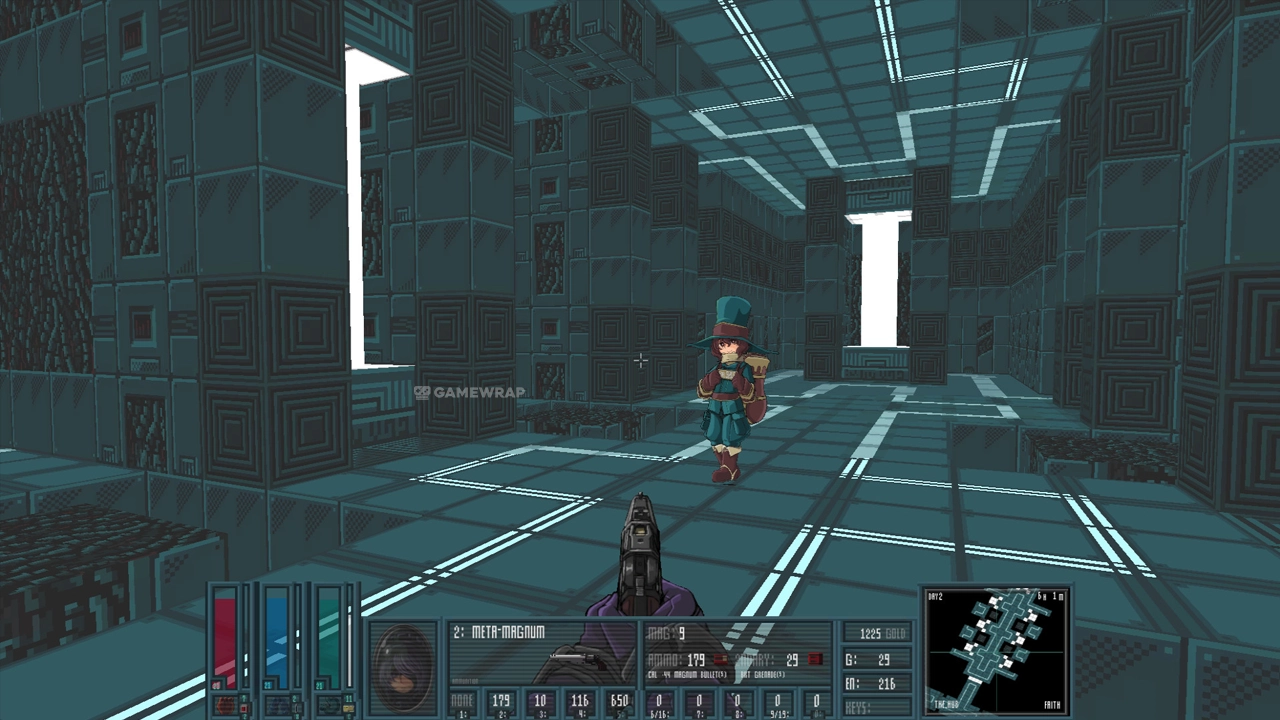1280x720 pixels.
Task: Select weapon slot 2 with 179 ammo
Action: coord(501,703)
